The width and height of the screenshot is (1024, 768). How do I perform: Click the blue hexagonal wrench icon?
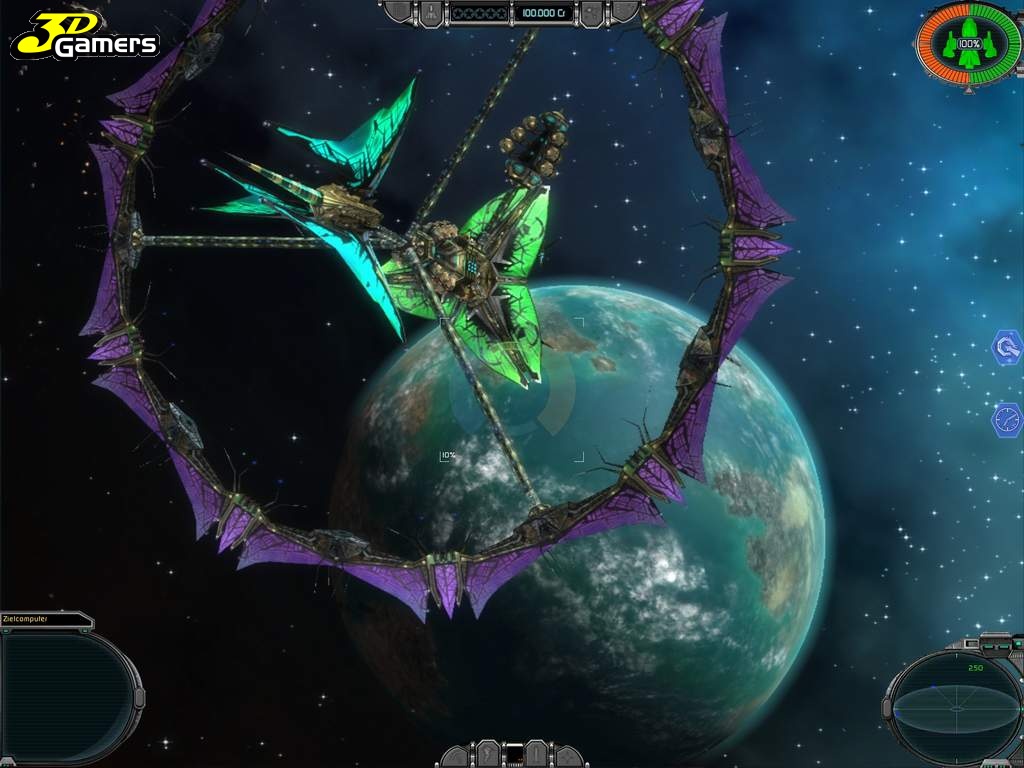tap(1006, 348)
